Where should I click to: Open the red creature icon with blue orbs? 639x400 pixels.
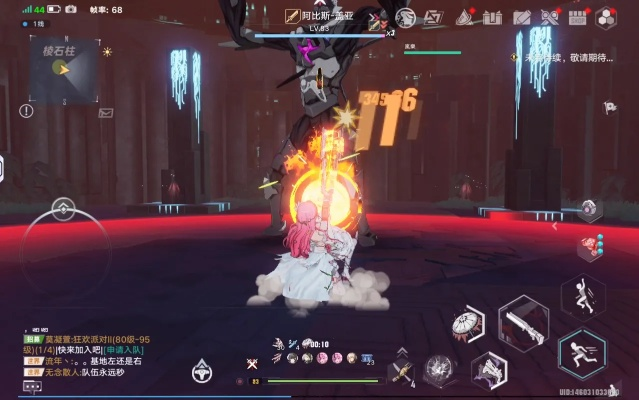589,247
